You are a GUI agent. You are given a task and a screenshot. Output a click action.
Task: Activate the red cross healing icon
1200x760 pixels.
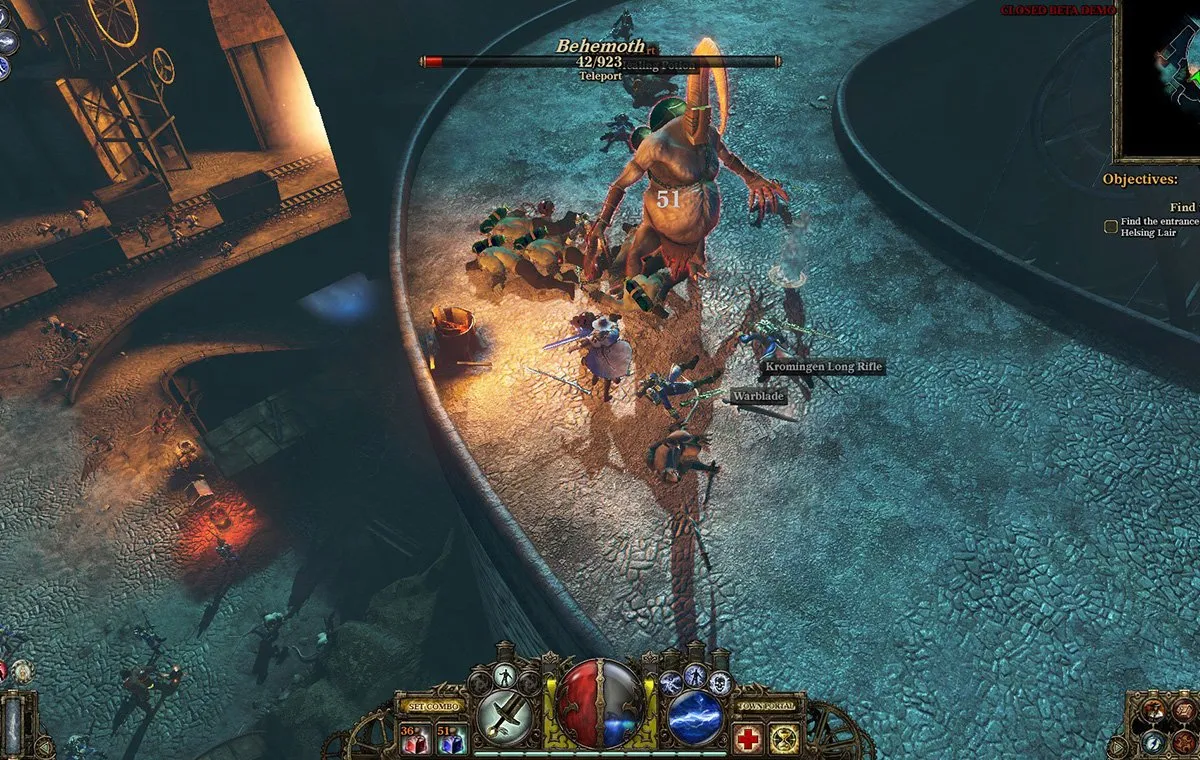747,738
